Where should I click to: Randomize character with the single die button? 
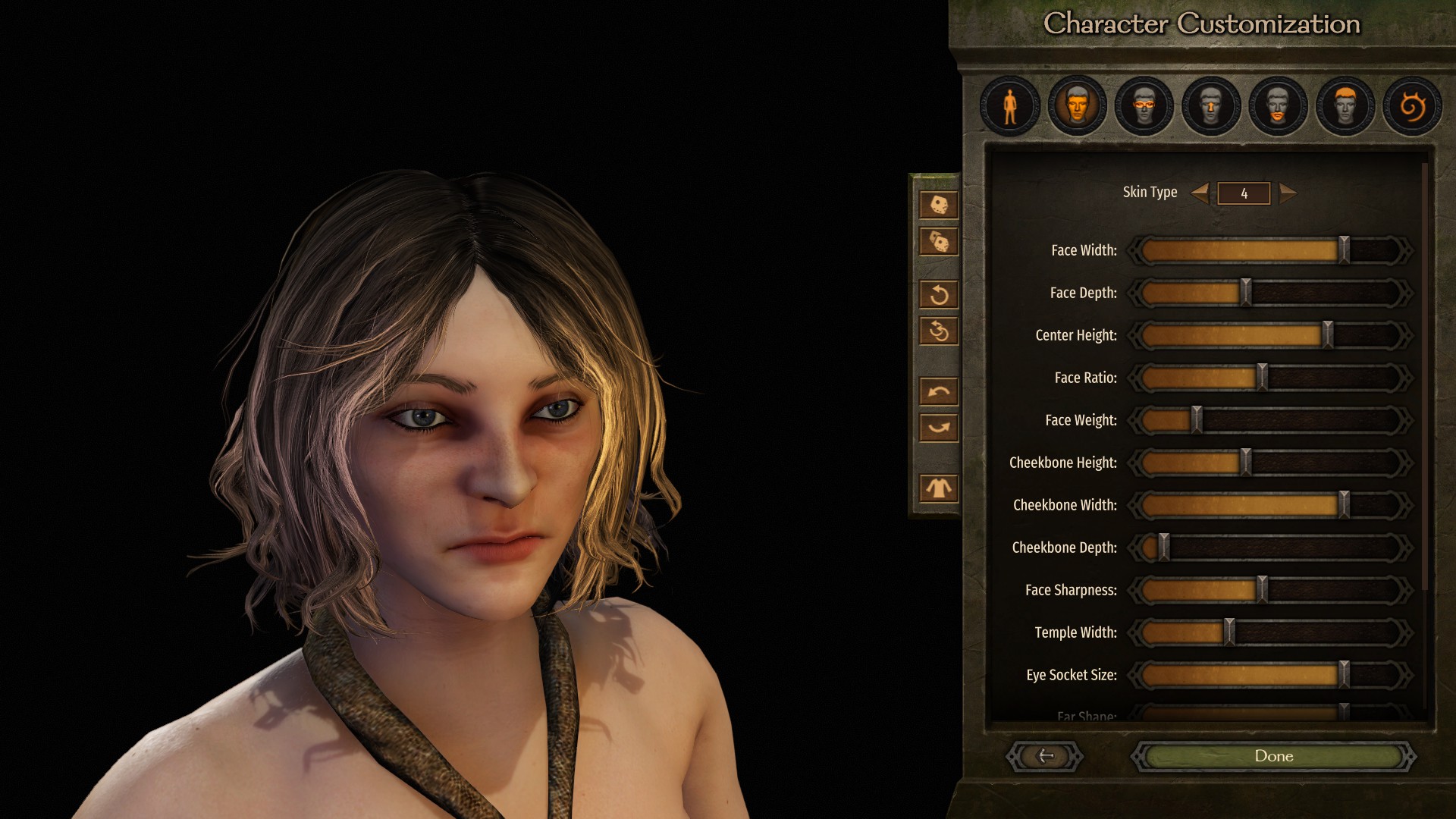coord(939,205)
